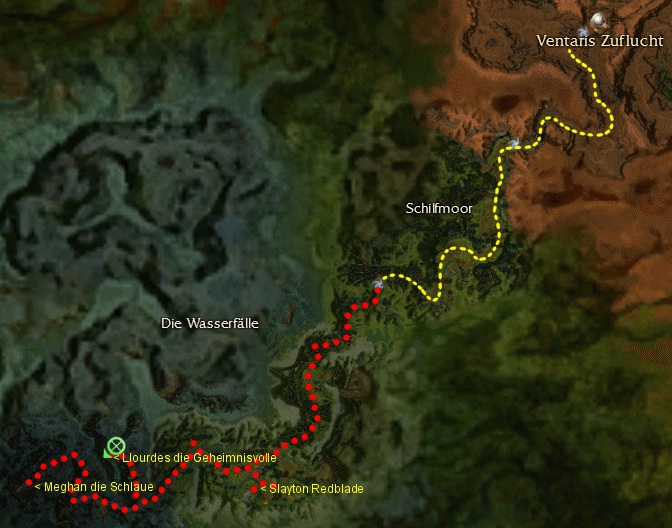Image resolution: width=672 pixels, height=528 pixels.
Task: Select the Slayton Redblade map marker
Action: (254, 489)
